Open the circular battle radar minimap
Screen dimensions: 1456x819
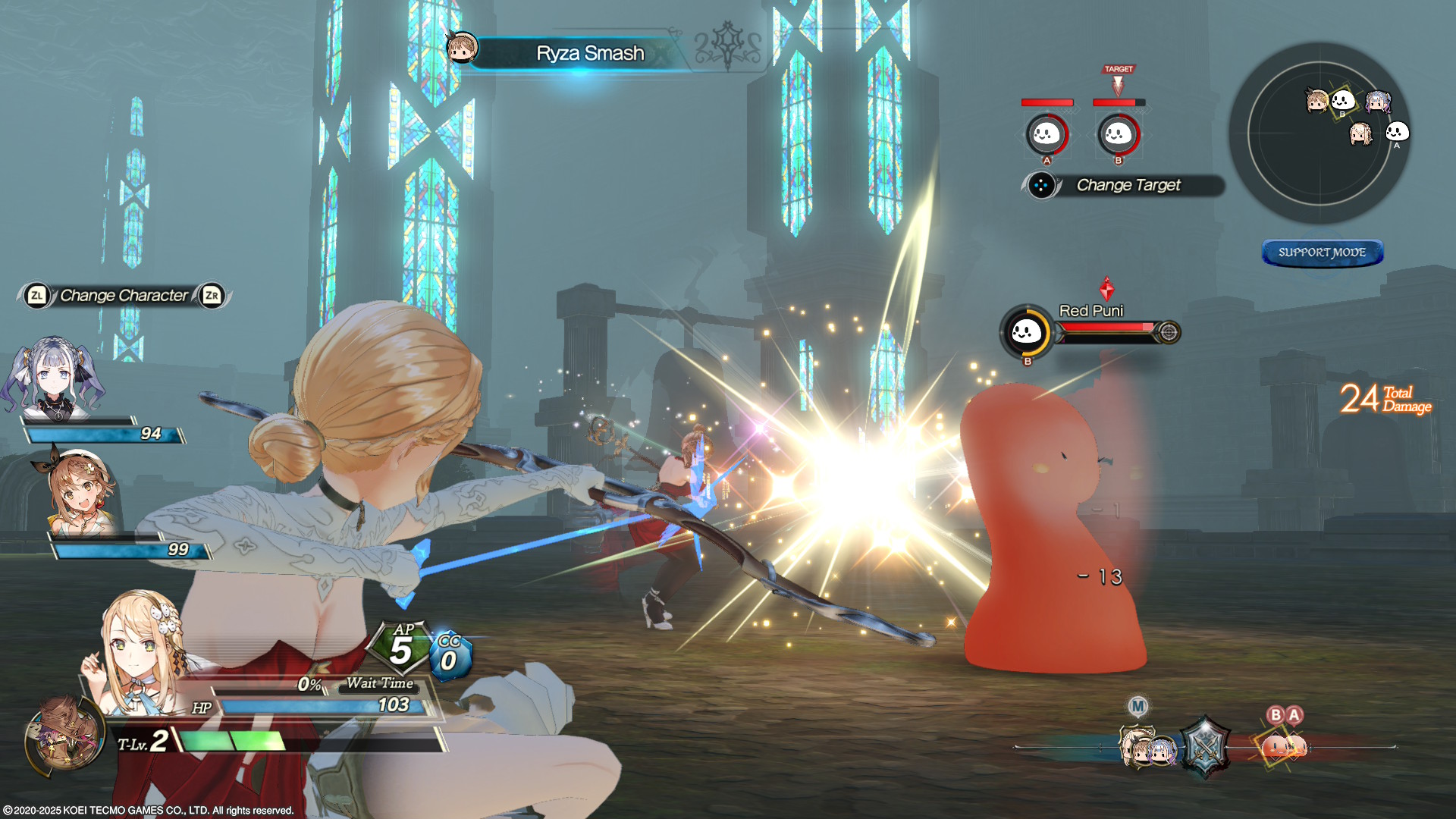pyautogui.click(x=1319, y=133)
